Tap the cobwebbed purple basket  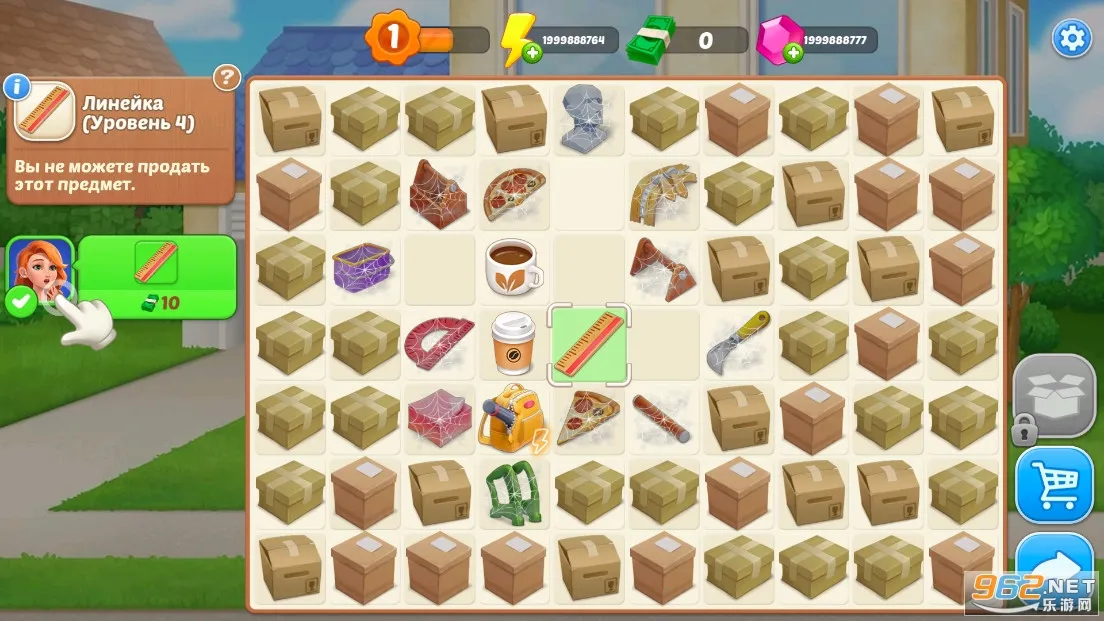point(364,268)
